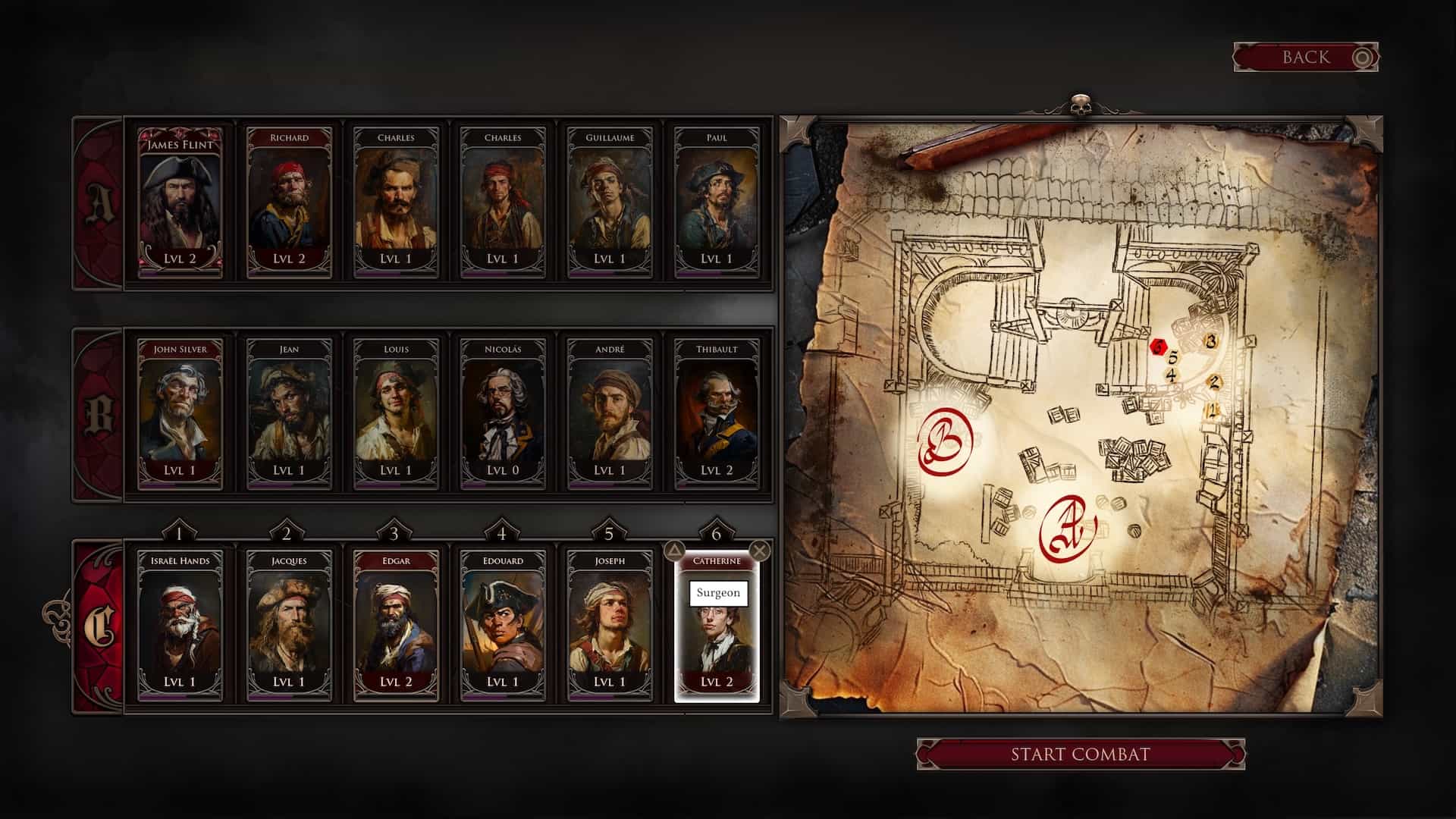Pick Israël Hands' crew card
This screenshot has width=1456, height=819.
click(180, 626)
